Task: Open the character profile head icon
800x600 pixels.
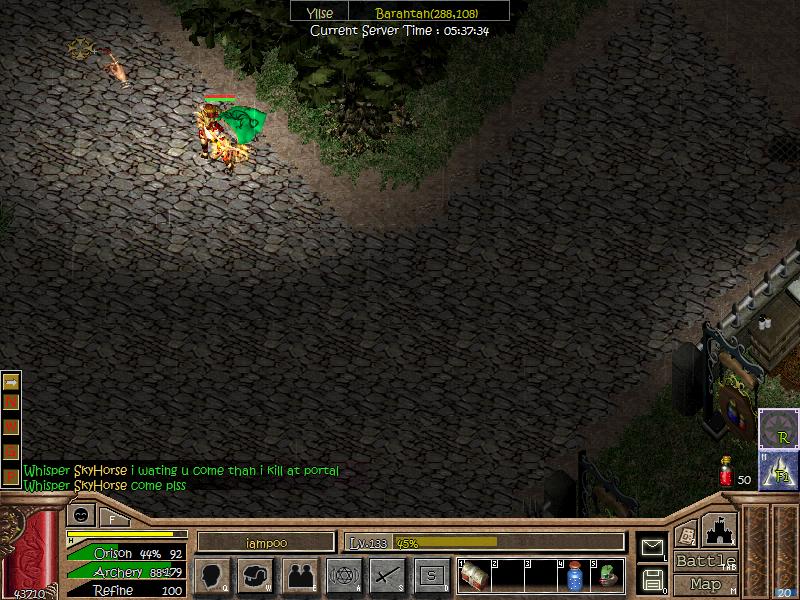Action: 211,576
